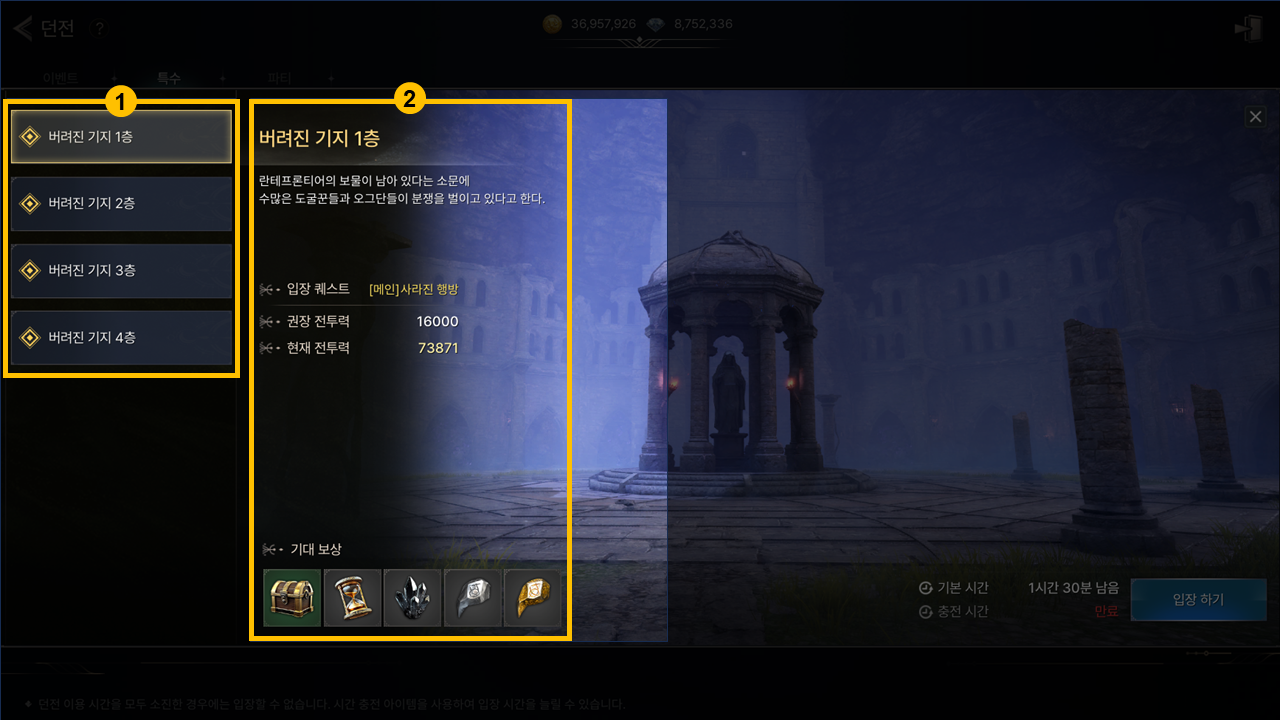Switch to the 특수 tab

click(x=168, y=78)
